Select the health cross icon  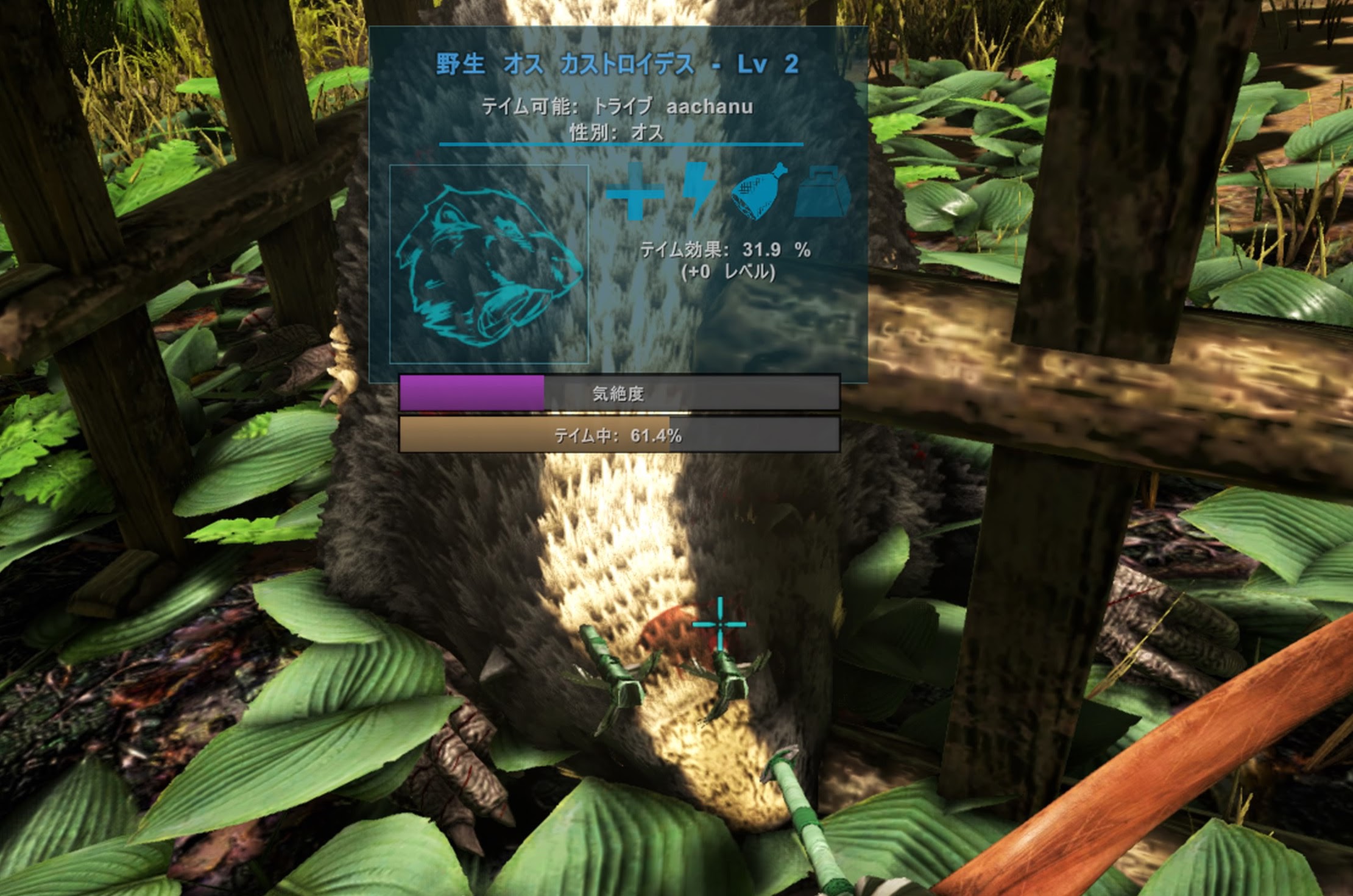pos(635,191)
